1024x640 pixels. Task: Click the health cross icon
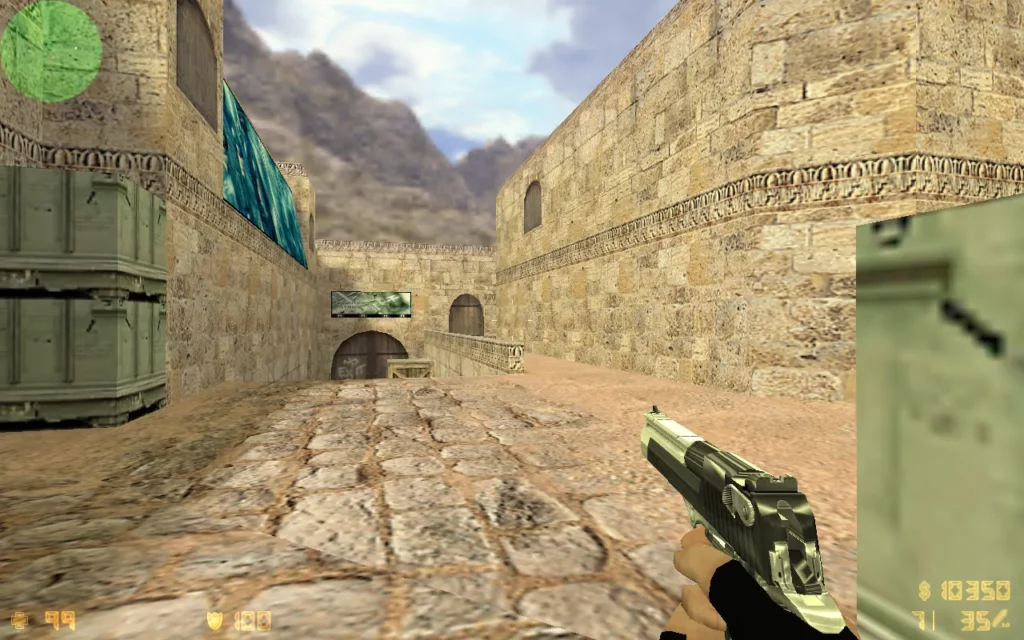[x=20, y=620]
